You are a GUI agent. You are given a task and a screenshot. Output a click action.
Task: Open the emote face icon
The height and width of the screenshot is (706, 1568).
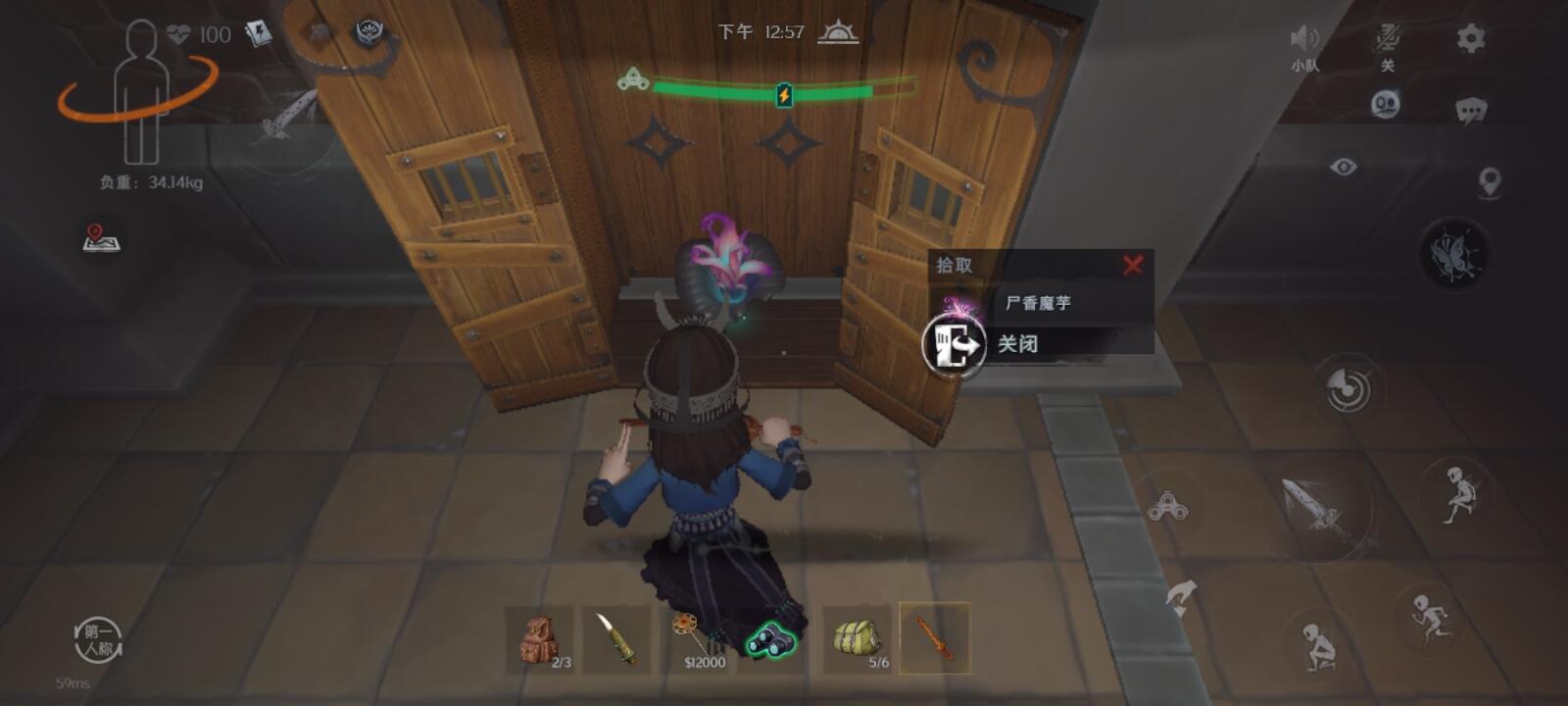tap(1386, 104)
